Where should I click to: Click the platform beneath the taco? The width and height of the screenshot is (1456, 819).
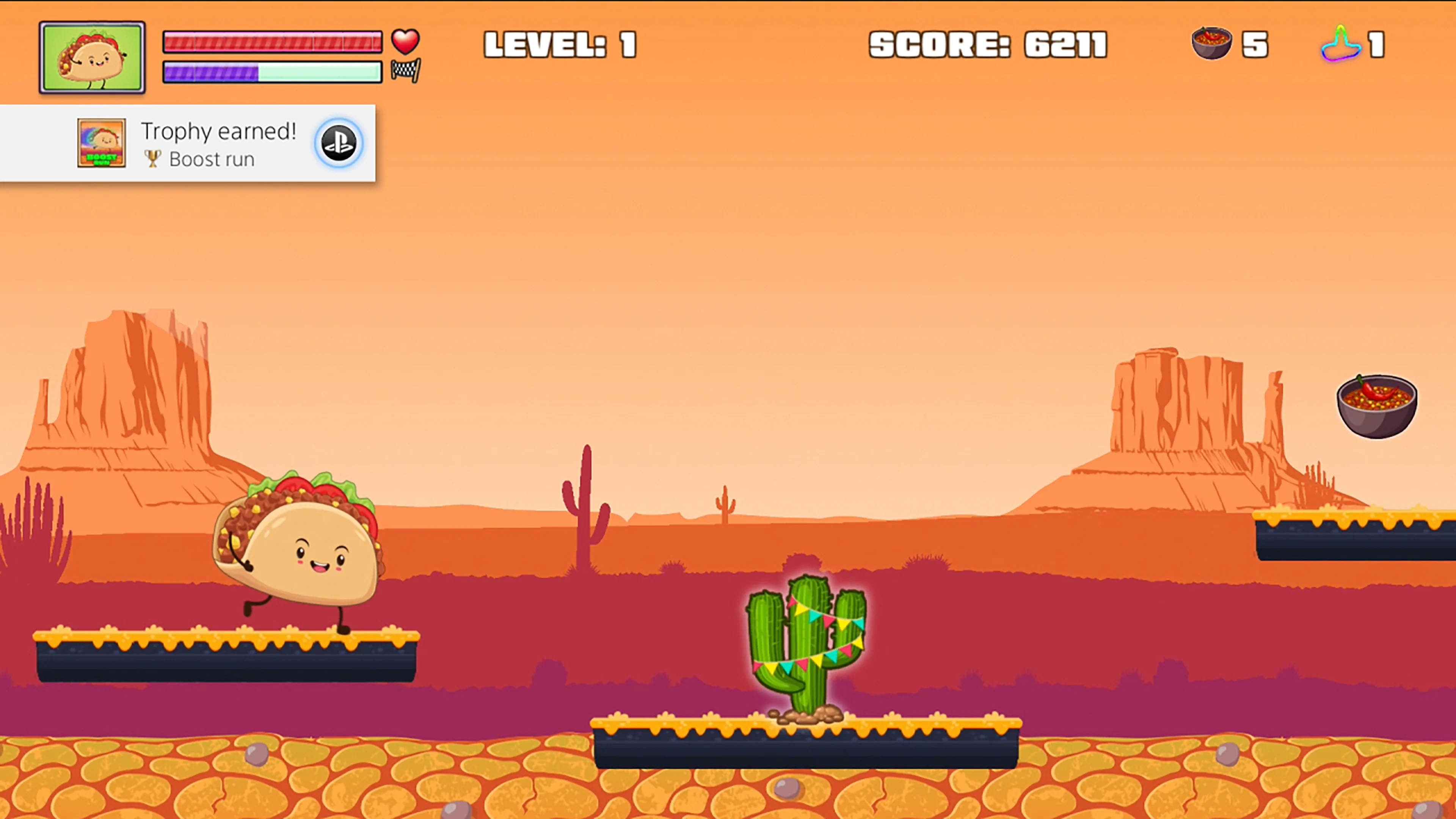[x=226, y=659]
